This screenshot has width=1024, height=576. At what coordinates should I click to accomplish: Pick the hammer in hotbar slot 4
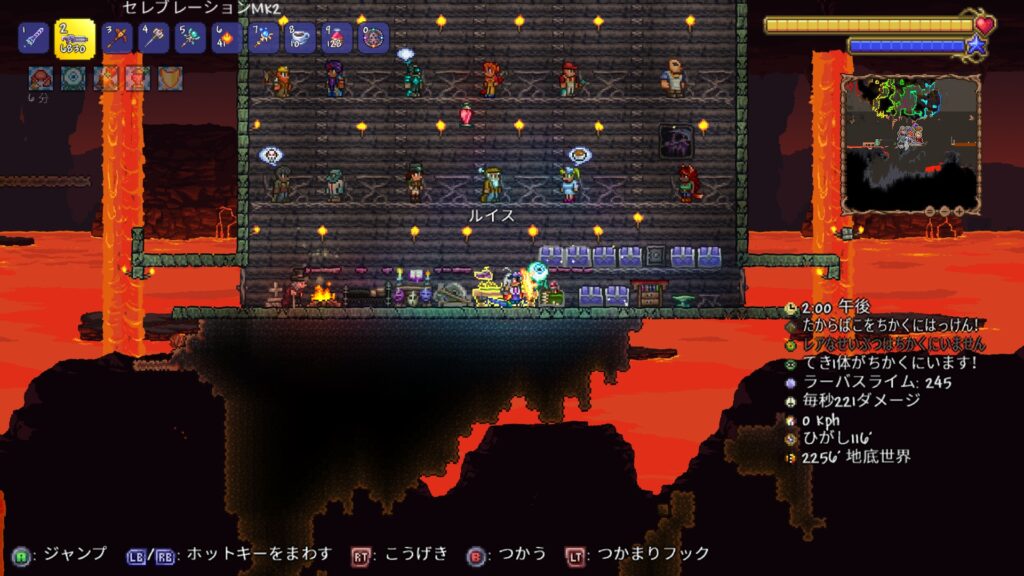click(154, 39)
